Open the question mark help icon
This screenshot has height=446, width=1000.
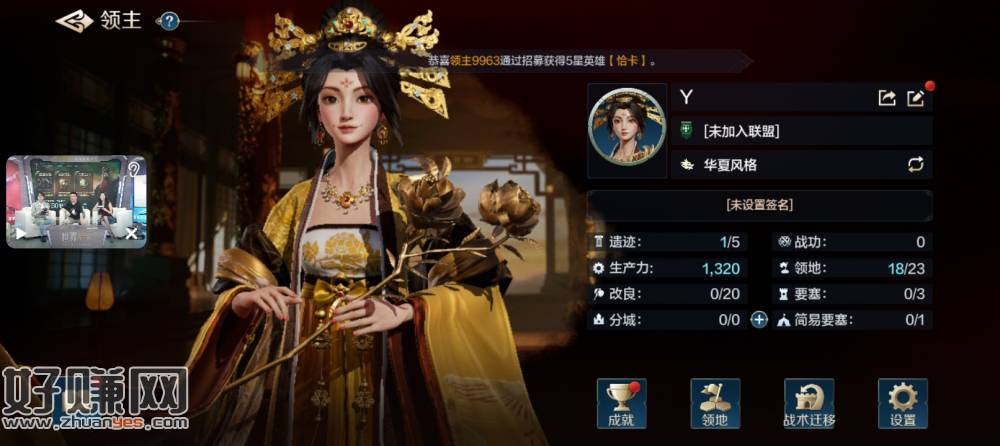[169, 20]
